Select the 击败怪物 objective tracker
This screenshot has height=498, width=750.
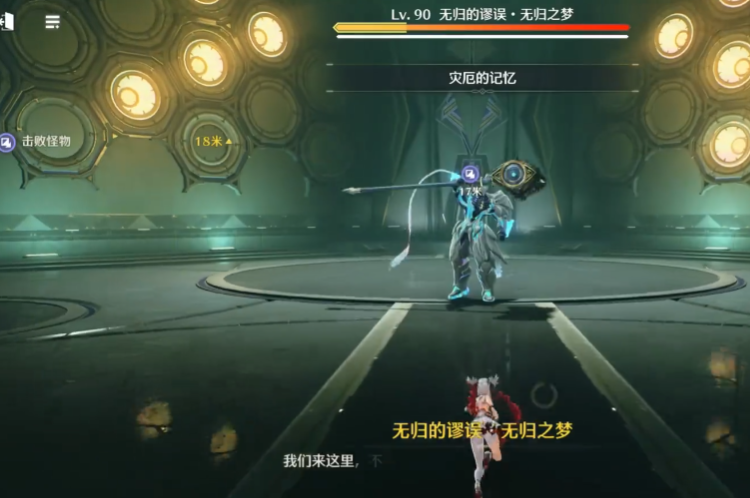[38, 143]
